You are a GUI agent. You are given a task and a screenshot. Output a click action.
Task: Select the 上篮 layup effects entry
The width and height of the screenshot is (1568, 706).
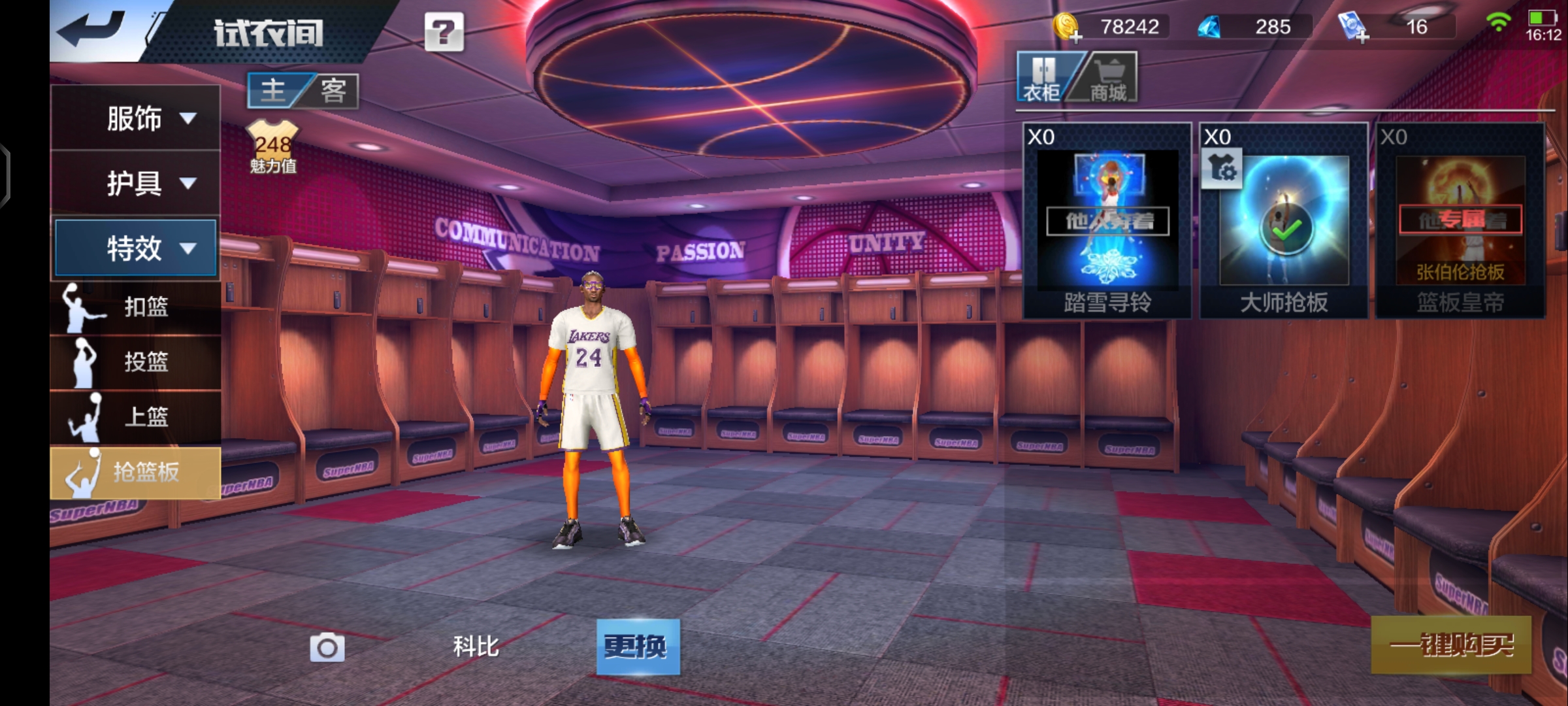135,416
